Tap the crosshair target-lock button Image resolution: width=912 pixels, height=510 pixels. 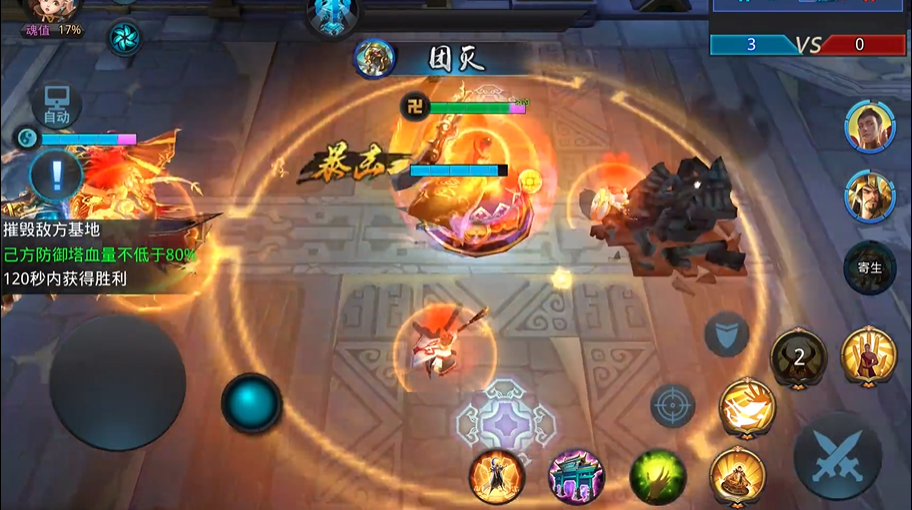click(672, 406)
